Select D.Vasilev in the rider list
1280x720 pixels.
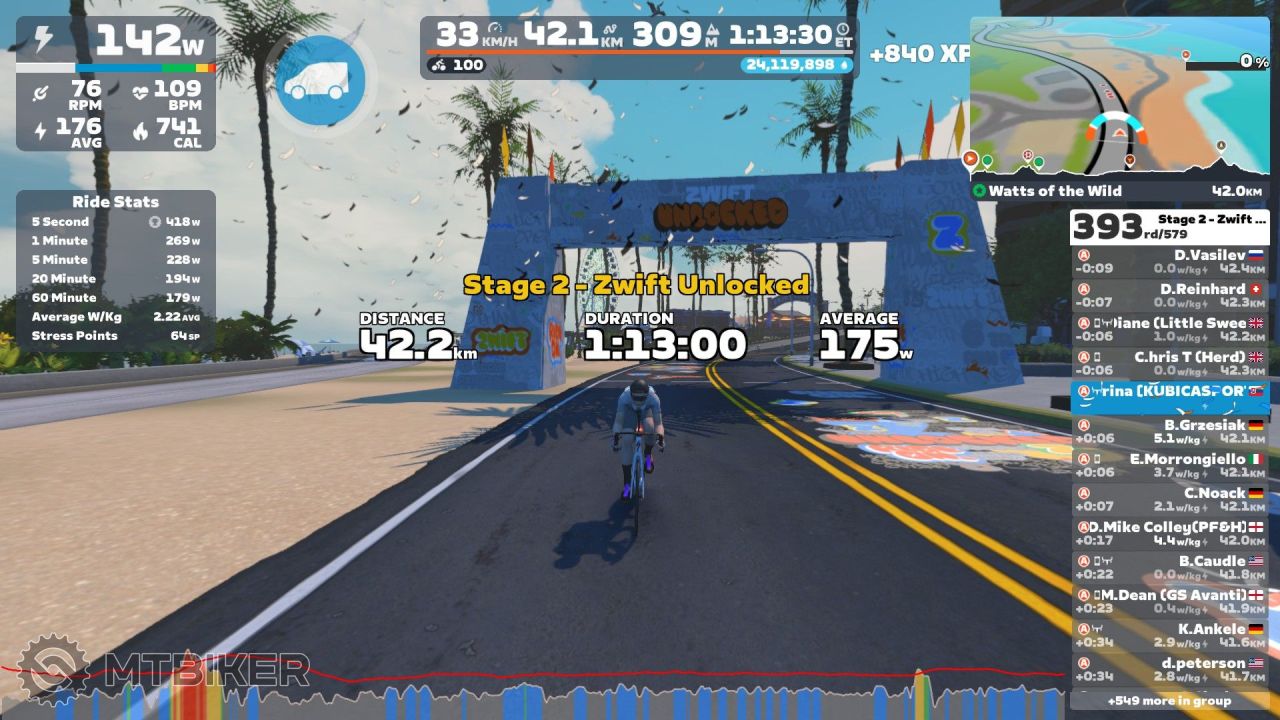(1169, 262)
